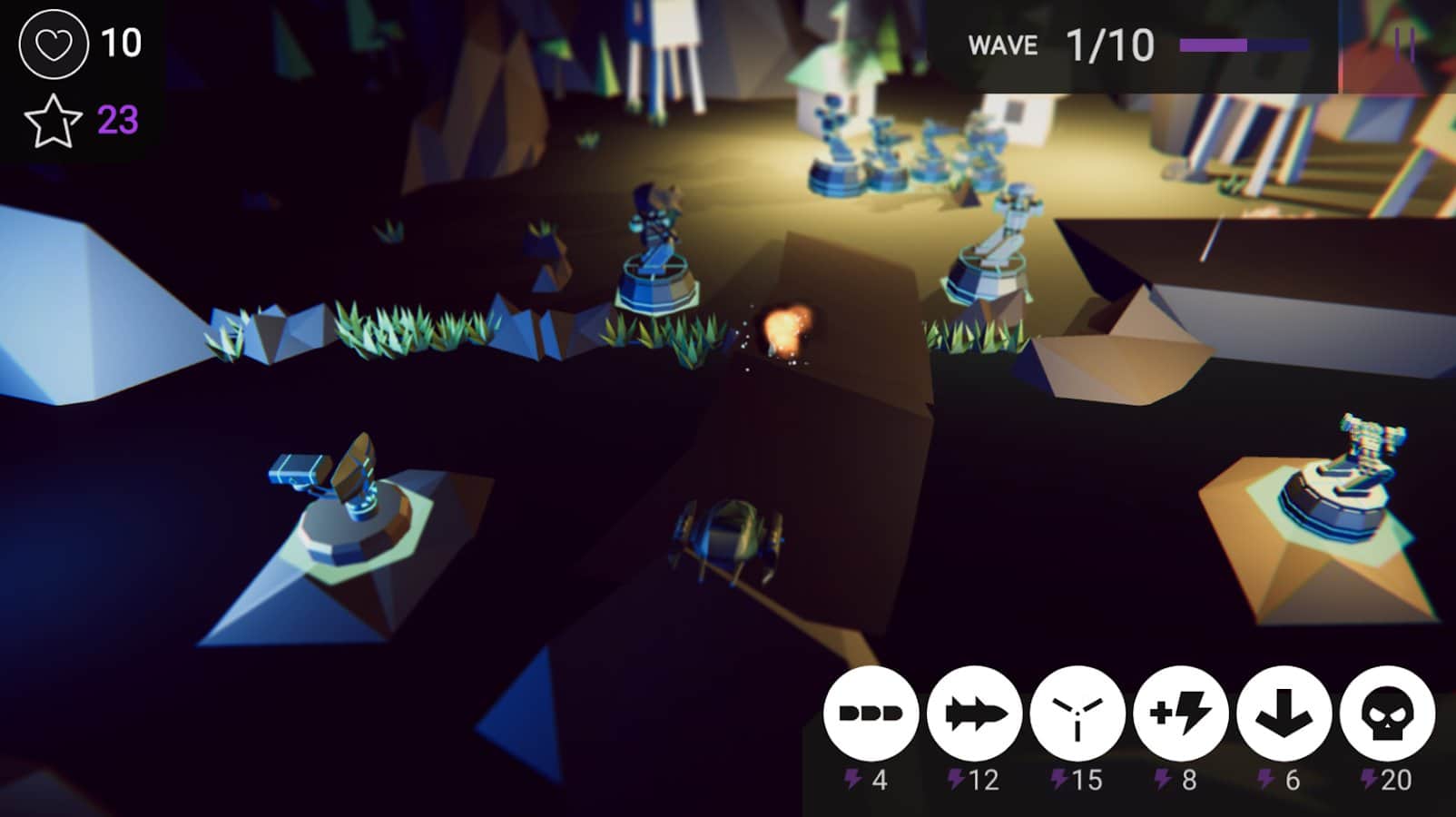
Task: Pause the game with the purple pause button
Action: [1404, 44]
